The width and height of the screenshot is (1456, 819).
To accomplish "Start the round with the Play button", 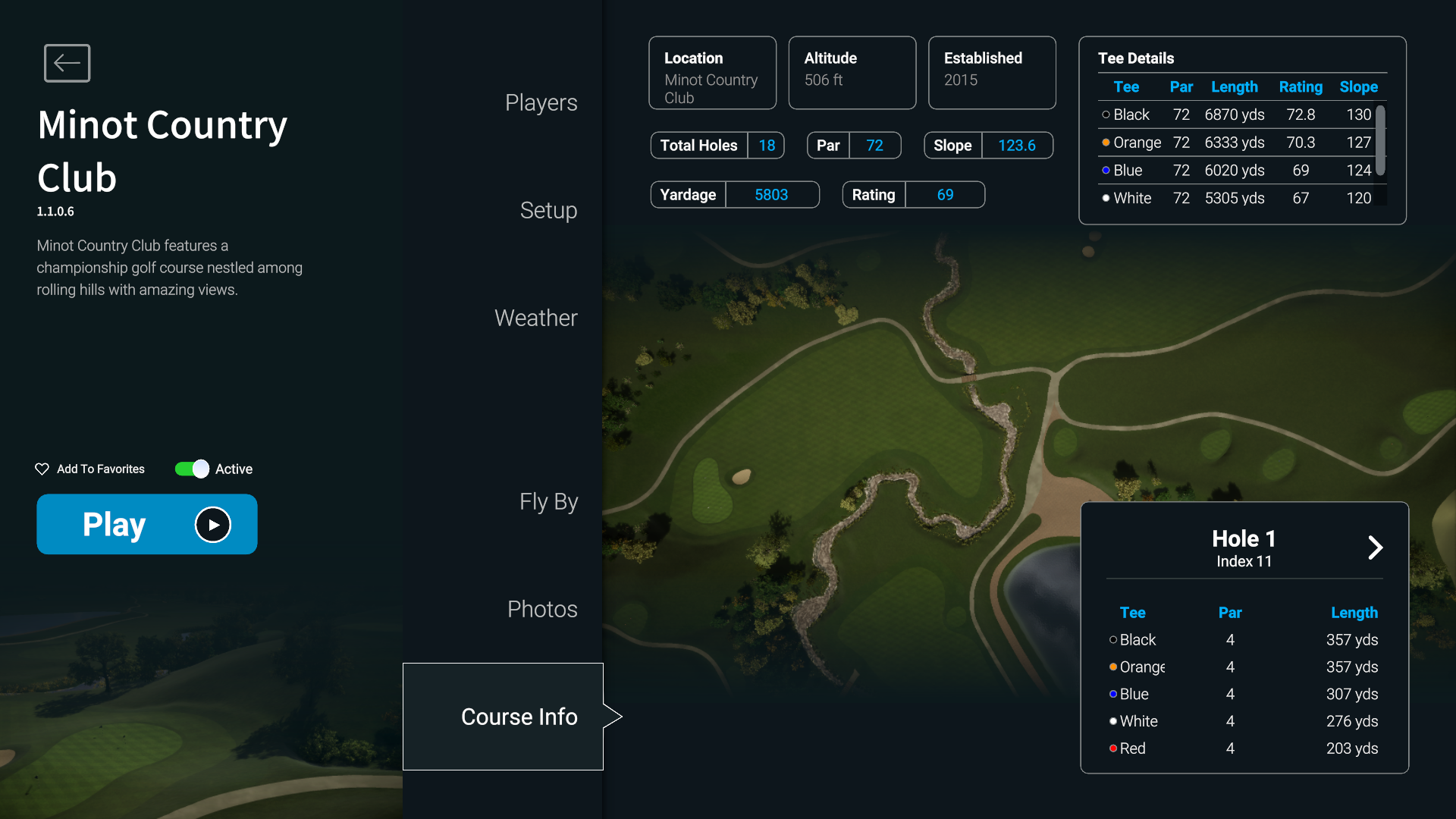I will 147,524.
